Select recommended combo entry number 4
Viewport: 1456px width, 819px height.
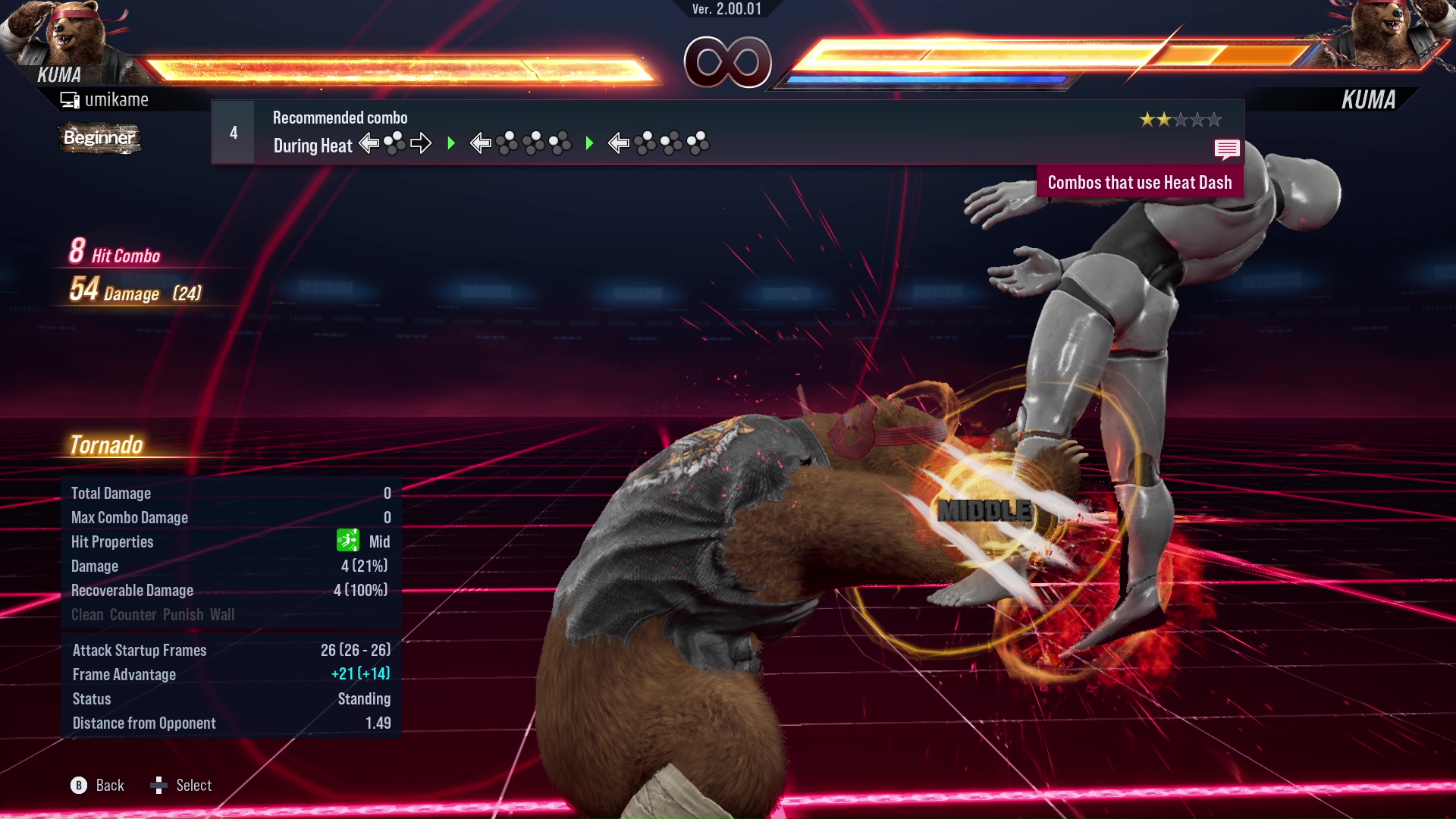(234, 133)
